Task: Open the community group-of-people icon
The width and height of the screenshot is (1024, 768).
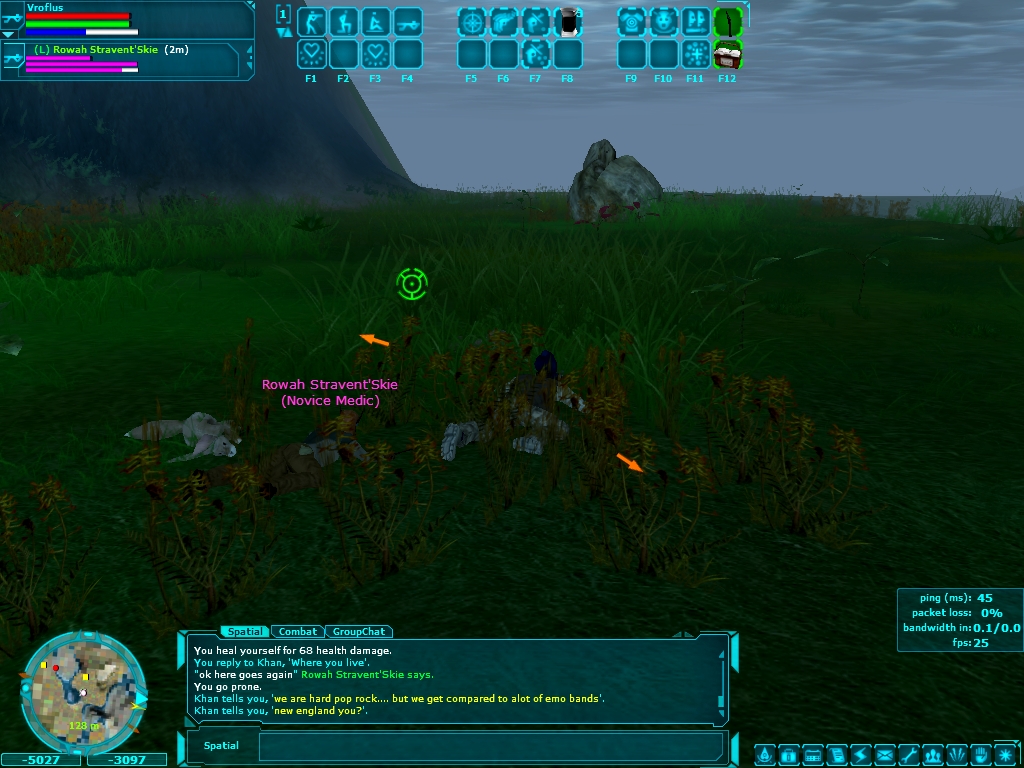Action: (932, 754)
